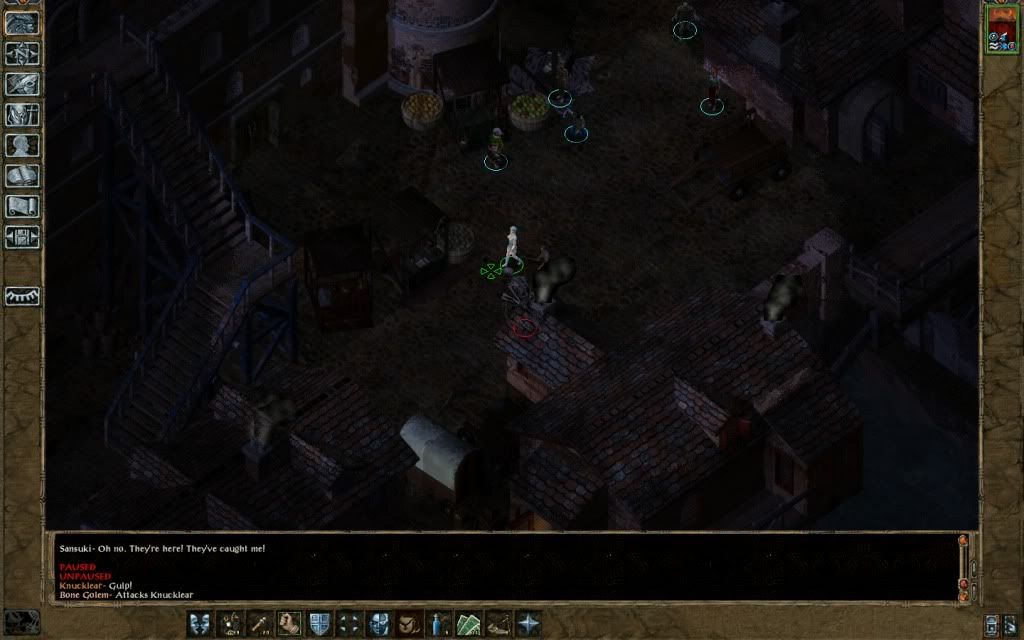Open the mage spellbook
Viewport: 1024px width, 640px height.
pos(21,176)
